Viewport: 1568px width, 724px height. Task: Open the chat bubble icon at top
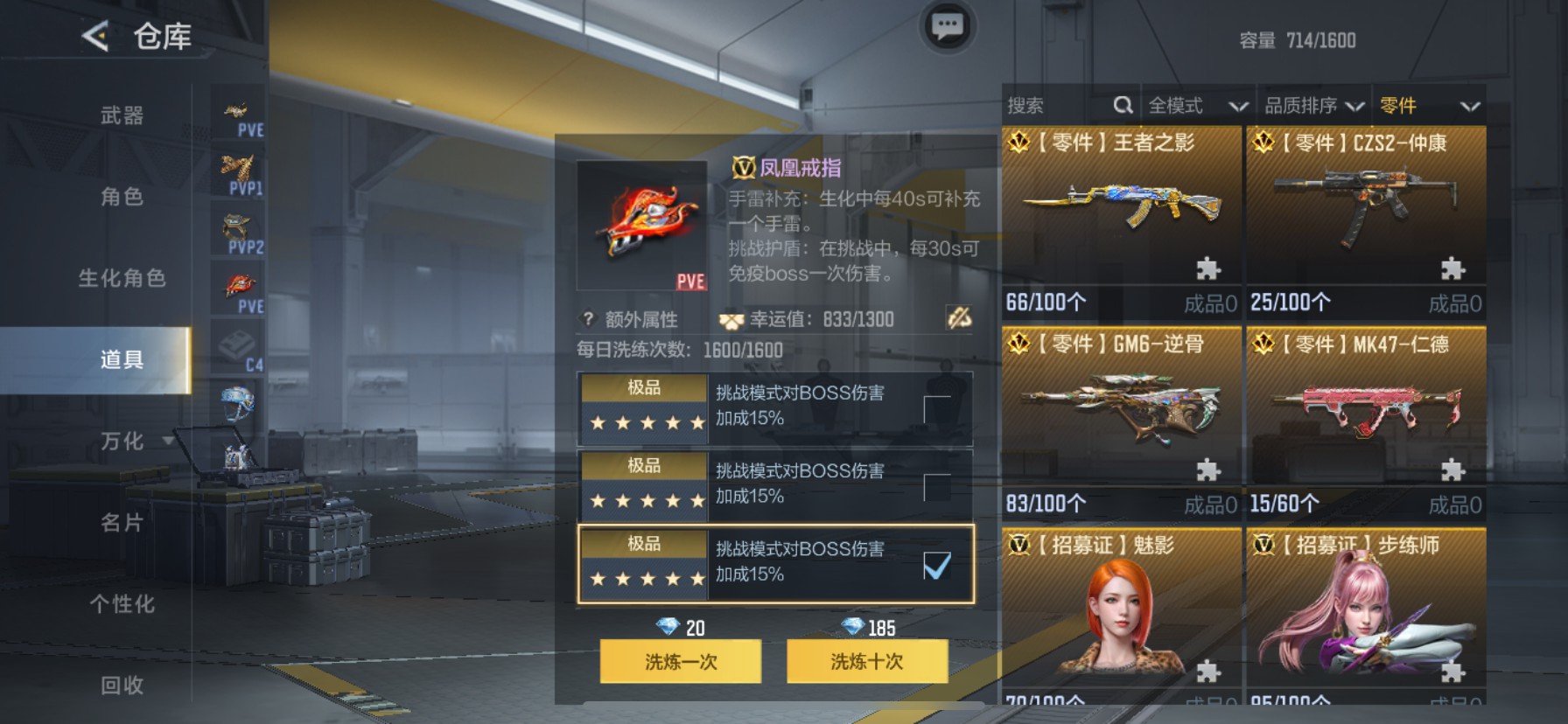click(x=949, y=27)
